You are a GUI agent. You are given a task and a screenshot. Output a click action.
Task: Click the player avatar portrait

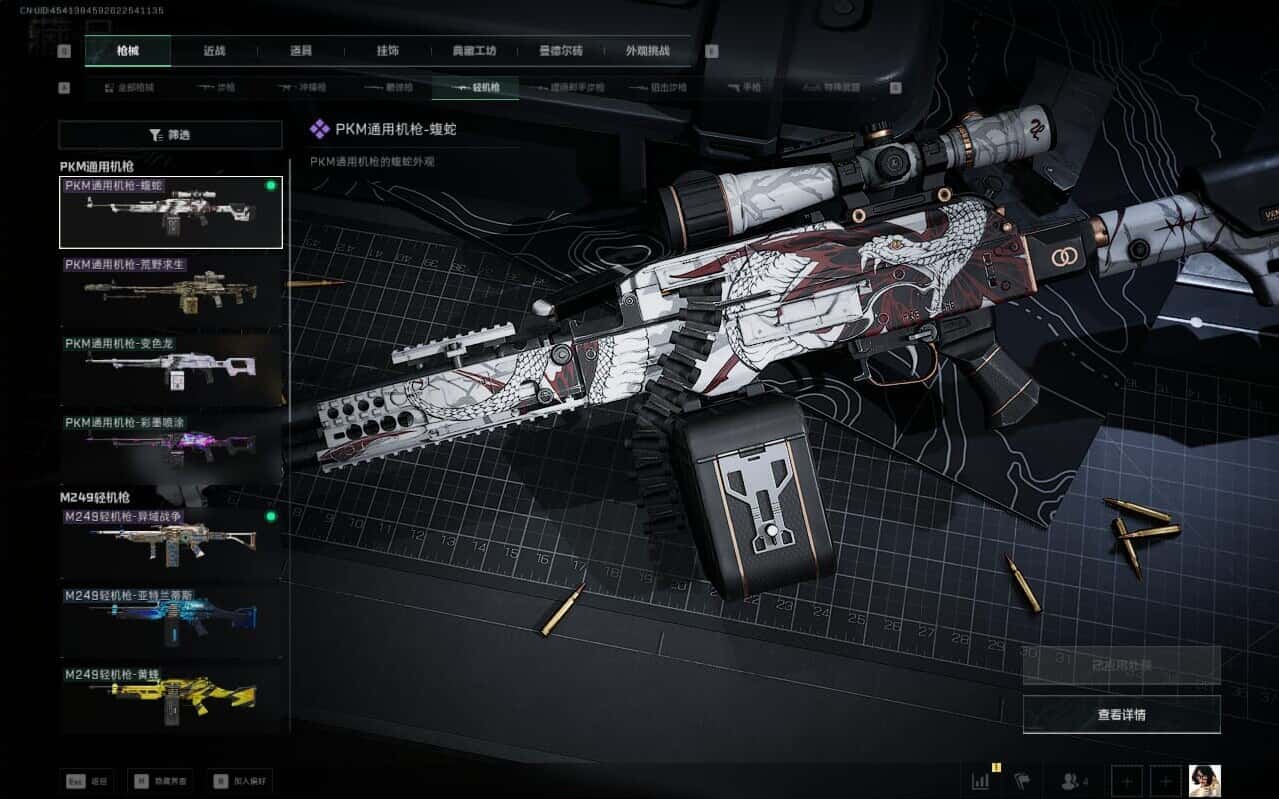pos(1204,780)
